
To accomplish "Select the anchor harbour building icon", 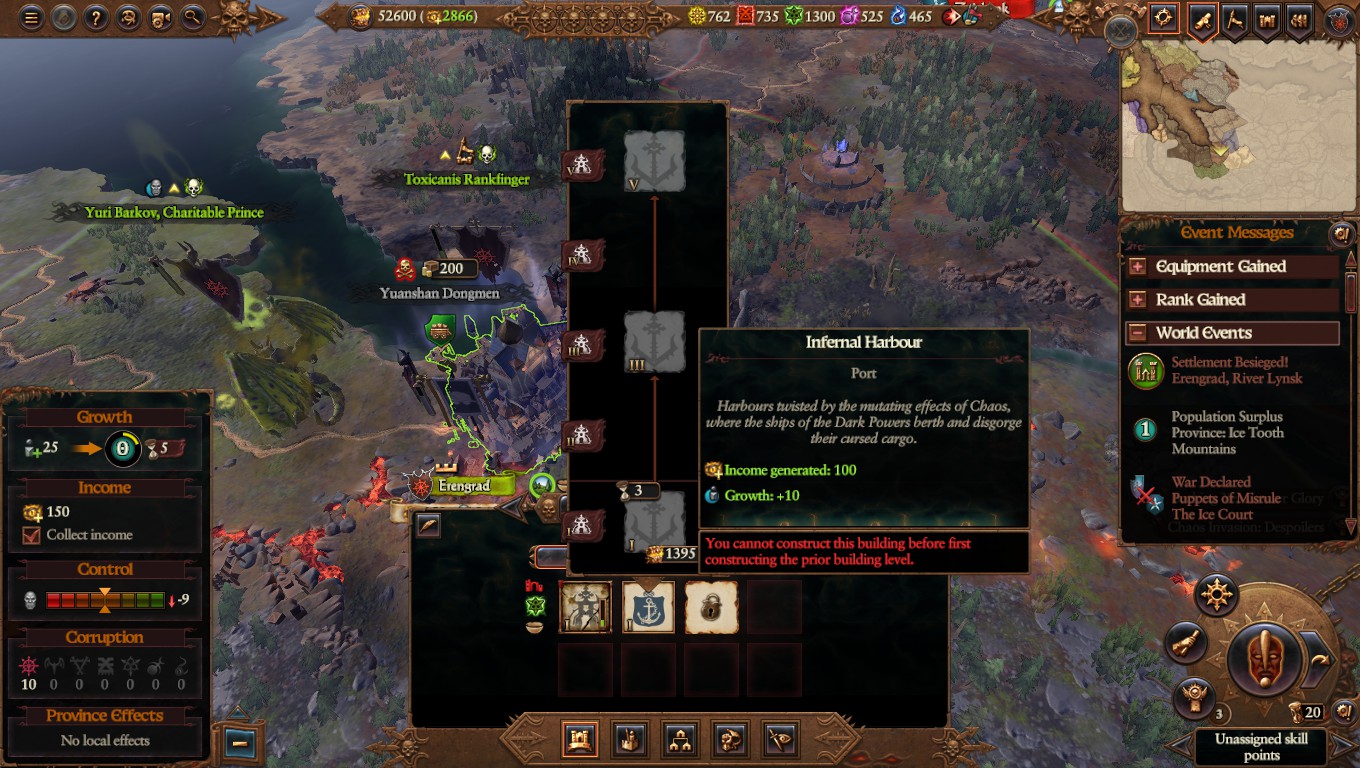I will click(x=648, y=606).
